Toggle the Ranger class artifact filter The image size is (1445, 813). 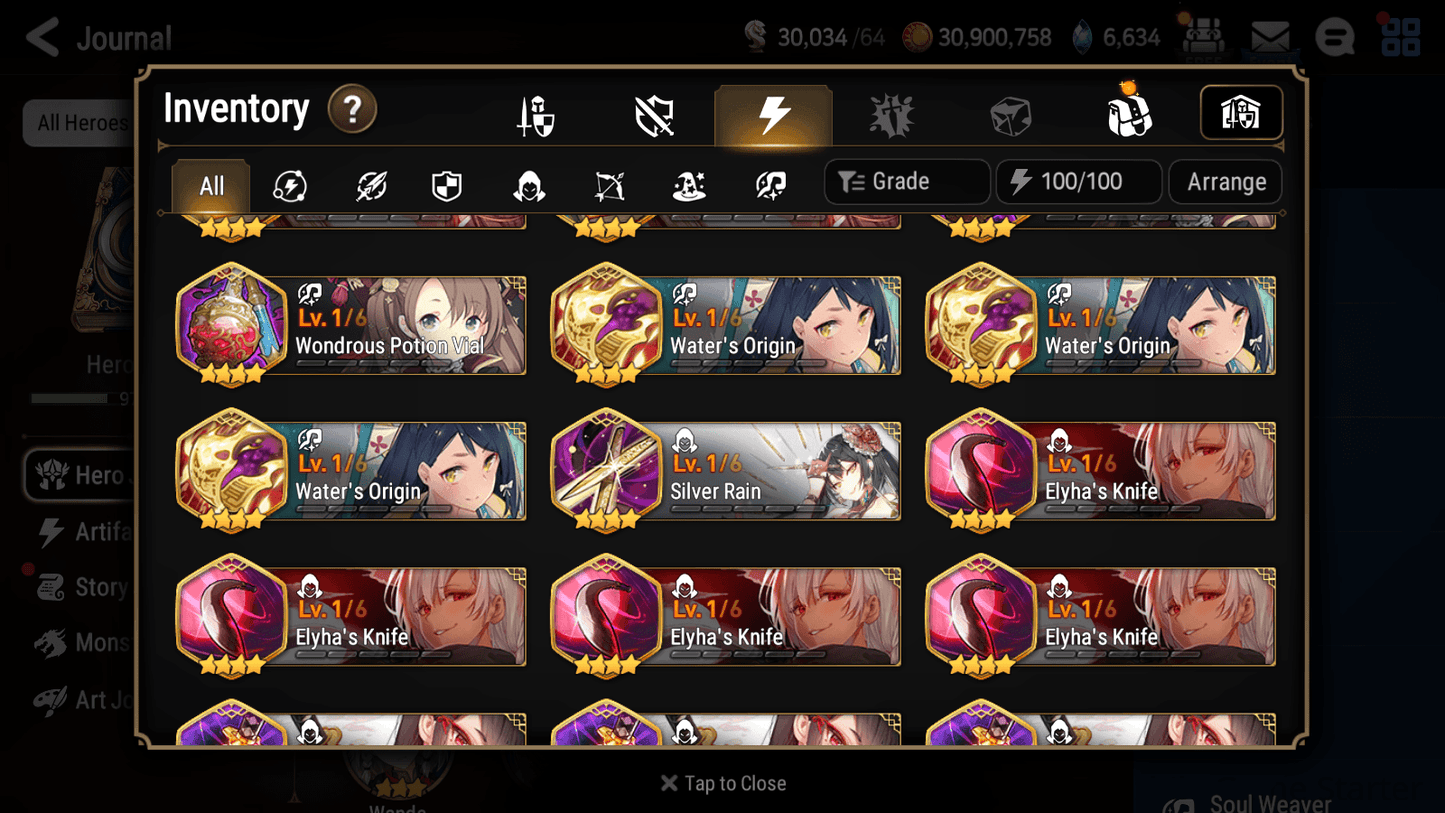click(x=608, y=182)
